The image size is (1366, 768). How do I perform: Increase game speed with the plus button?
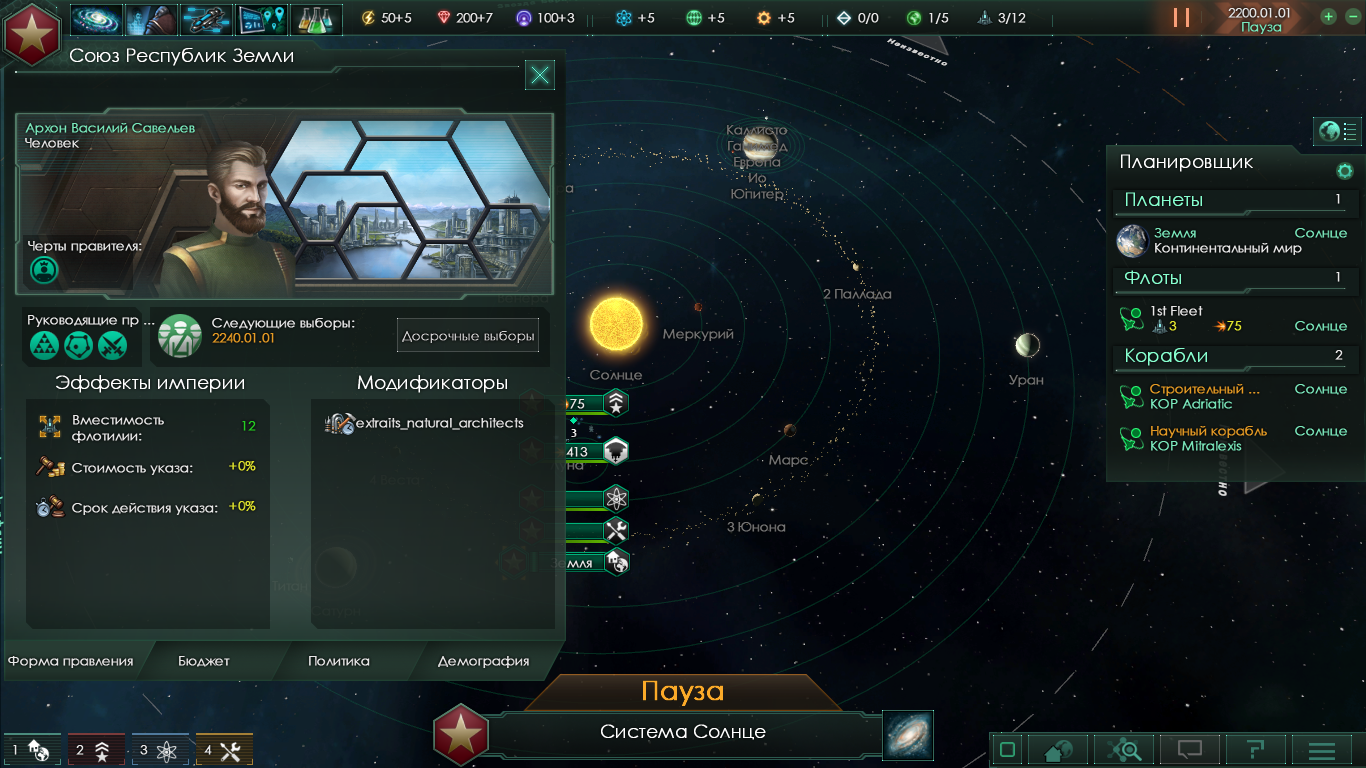coord(1328,17)
